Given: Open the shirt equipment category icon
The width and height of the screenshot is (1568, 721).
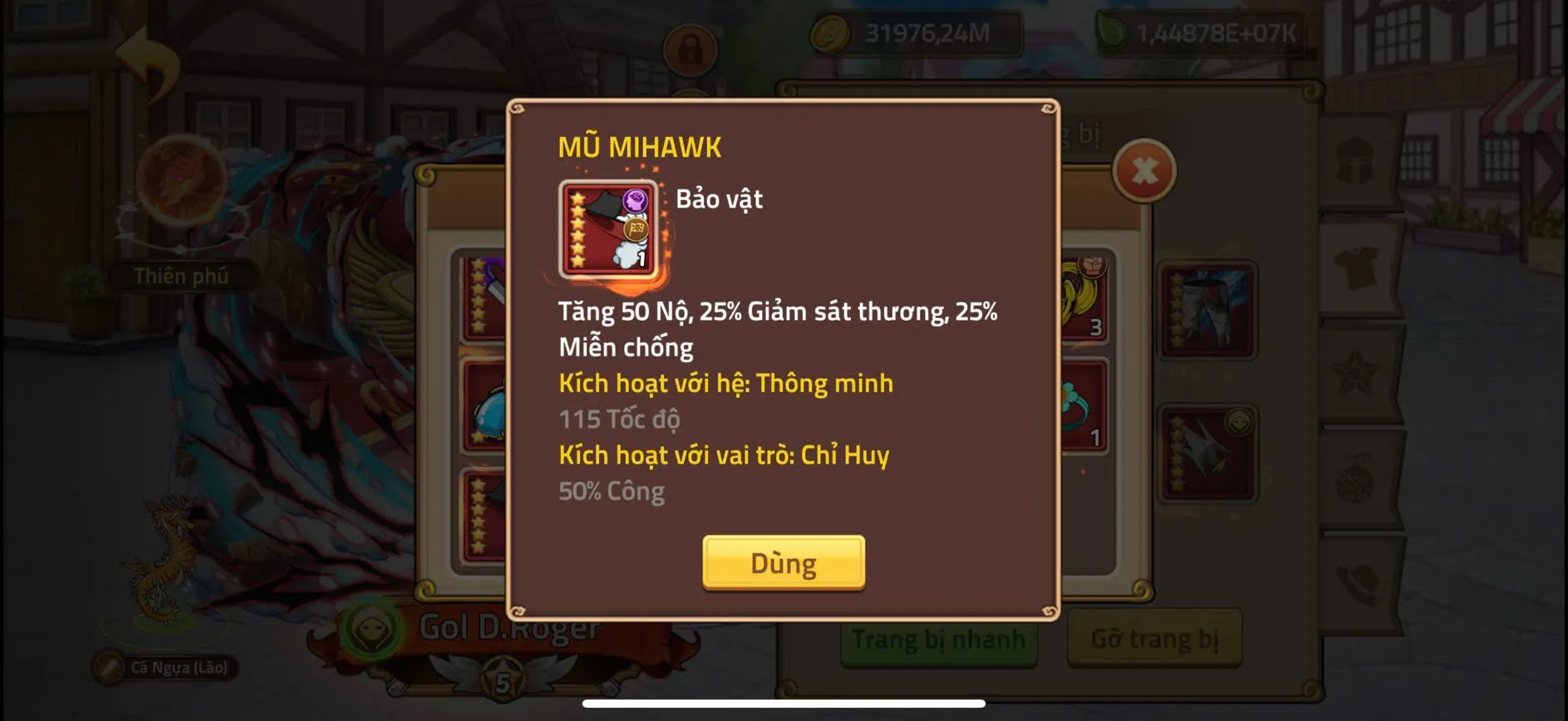Looking at the screenshot, I should 1354,263.
